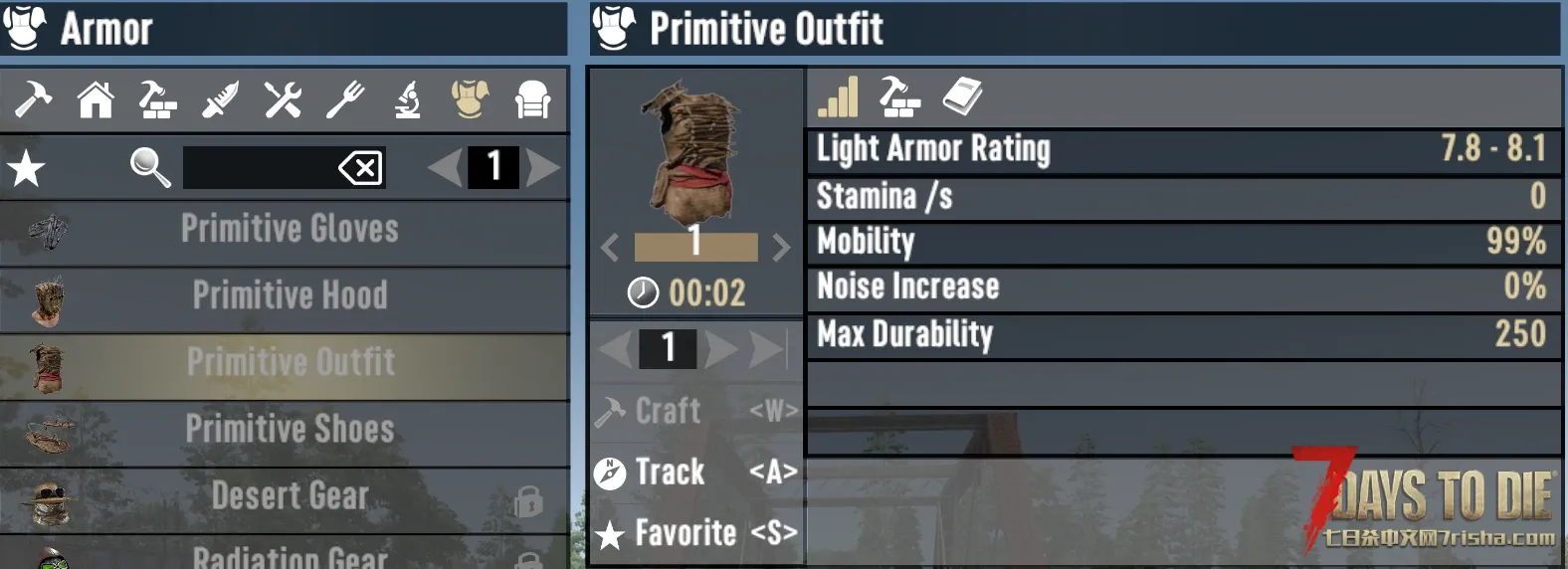The width and height of the screenshot is (1568, 569).
Task: Select Primitive Gloves recipe
Action: [289, 230]
